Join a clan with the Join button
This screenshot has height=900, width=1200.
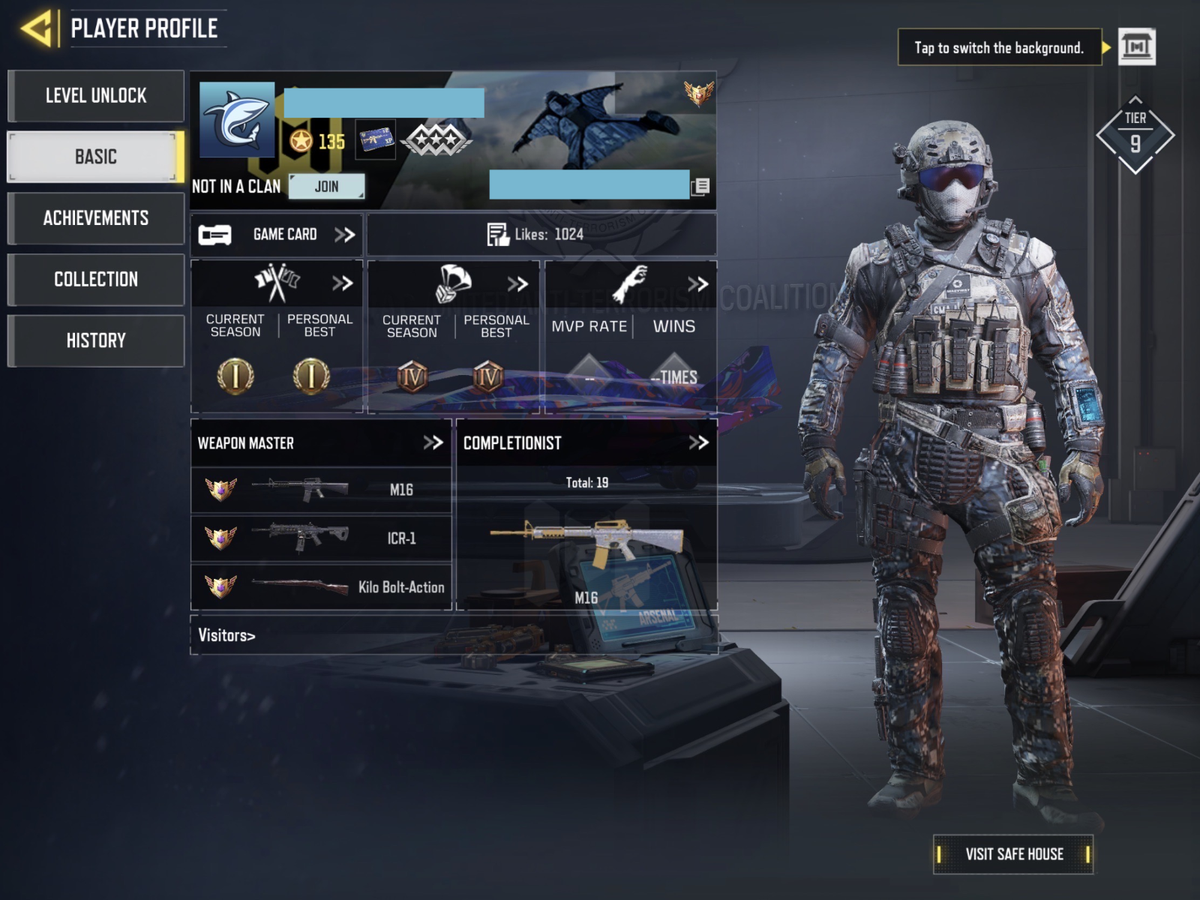click(326, 186)
